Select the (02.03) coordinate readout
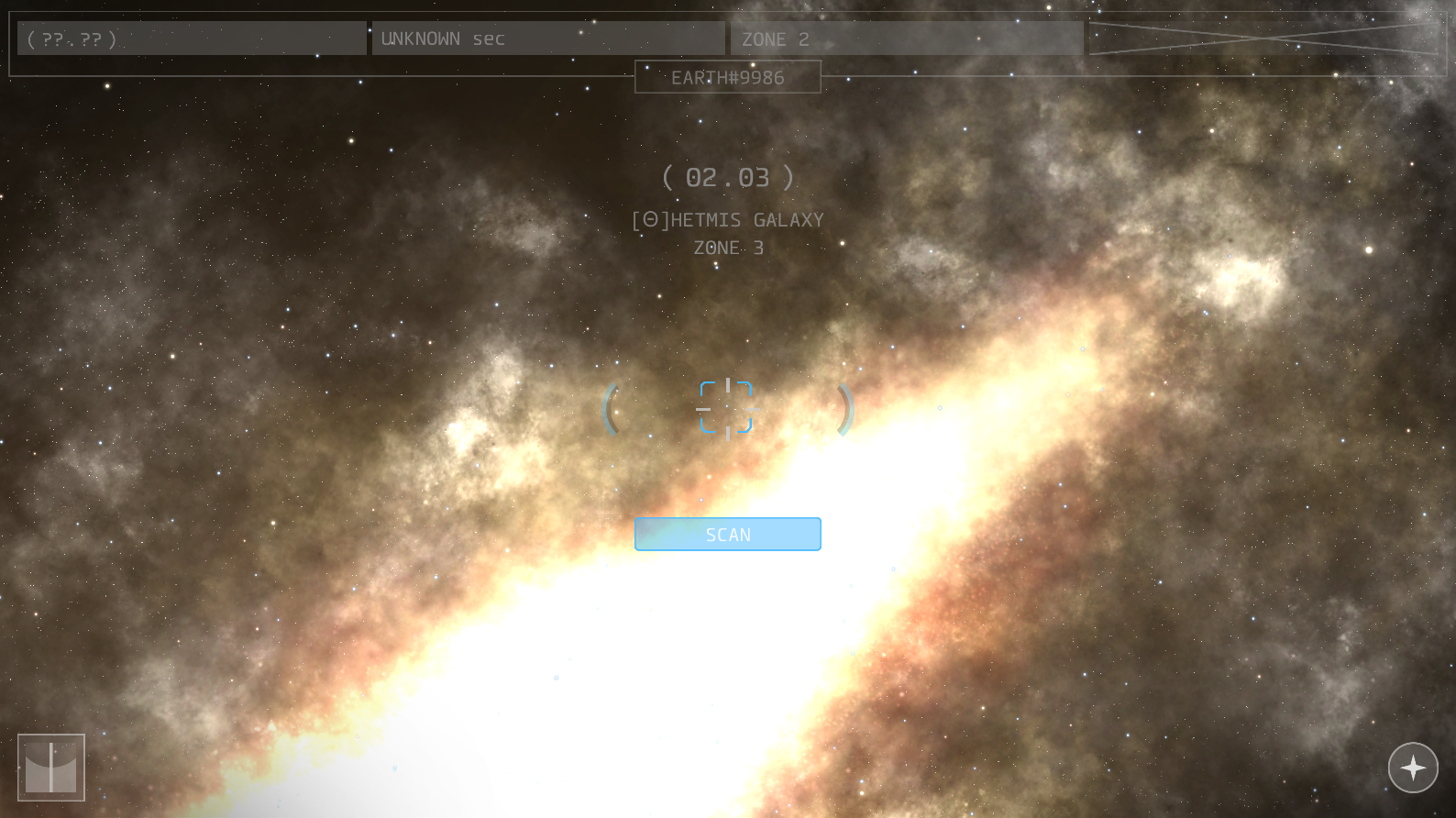The height and width of the screenshot is (818, 1456). tap(727, 177)
